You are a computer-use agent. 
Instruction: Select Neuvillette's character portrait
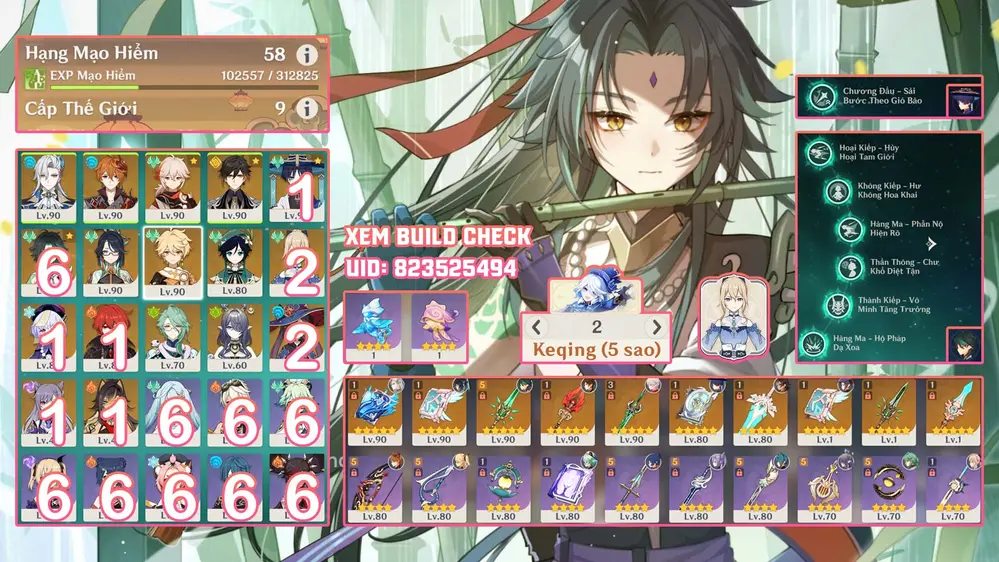49,187
